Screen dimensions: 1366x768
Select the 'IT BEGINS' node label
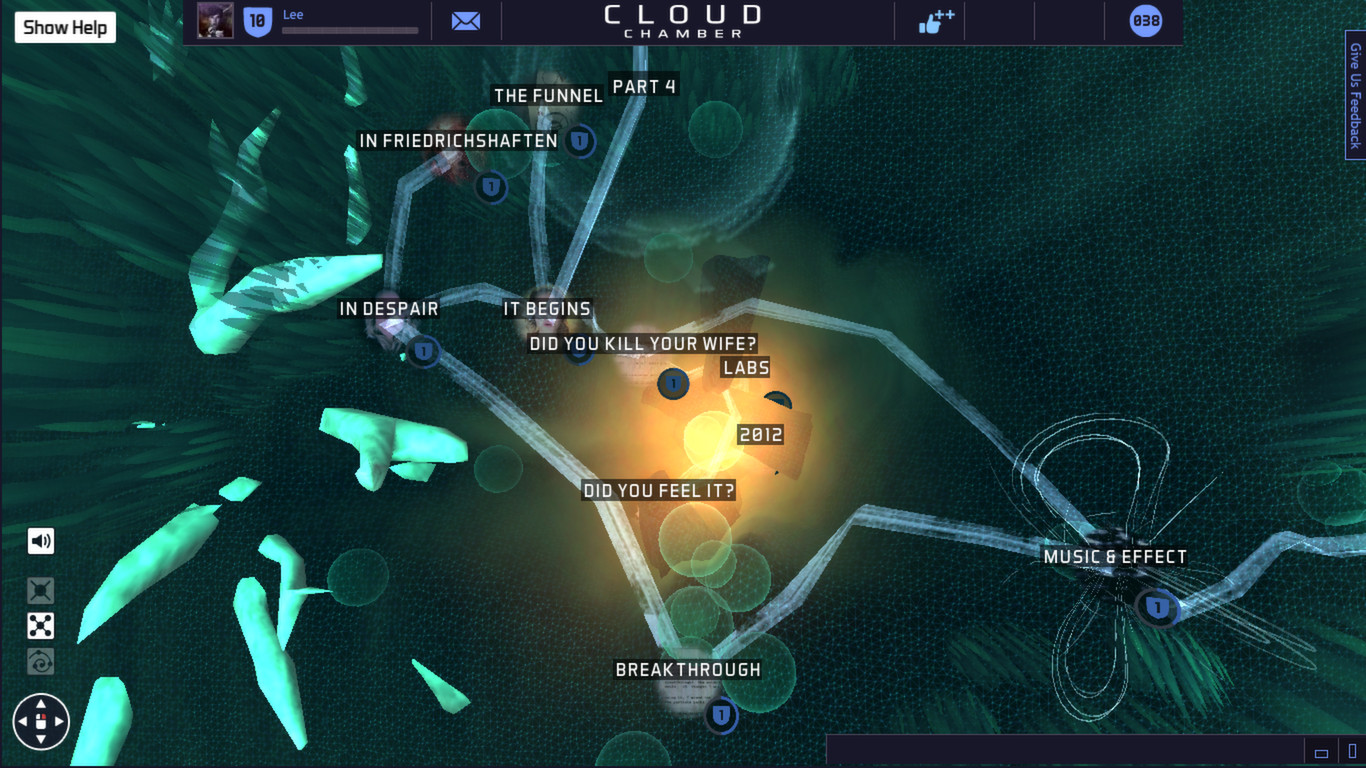(x=545, y=309)
